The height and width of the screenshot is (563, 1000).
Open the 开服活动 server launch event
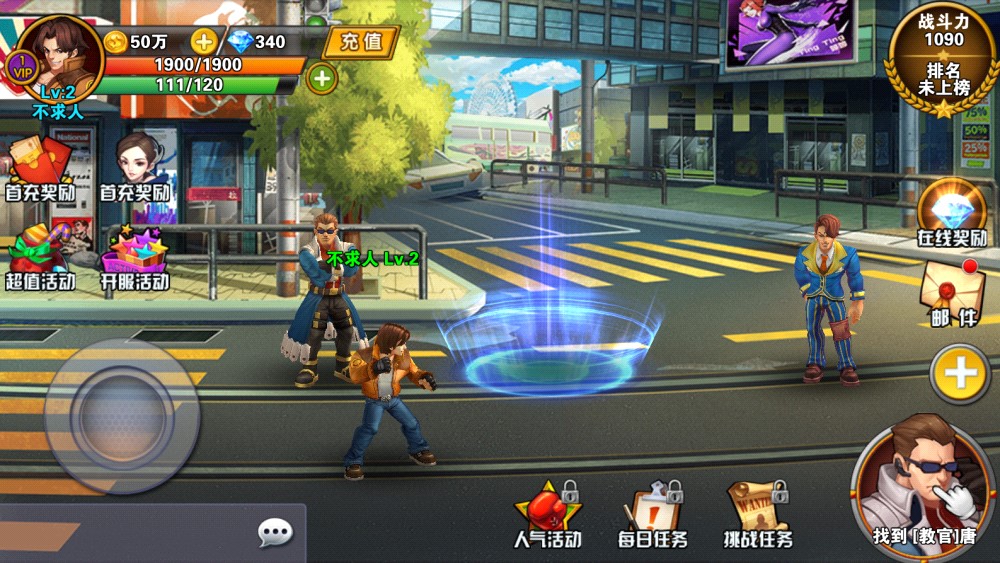pyautogui.click(x=135, y=256)
